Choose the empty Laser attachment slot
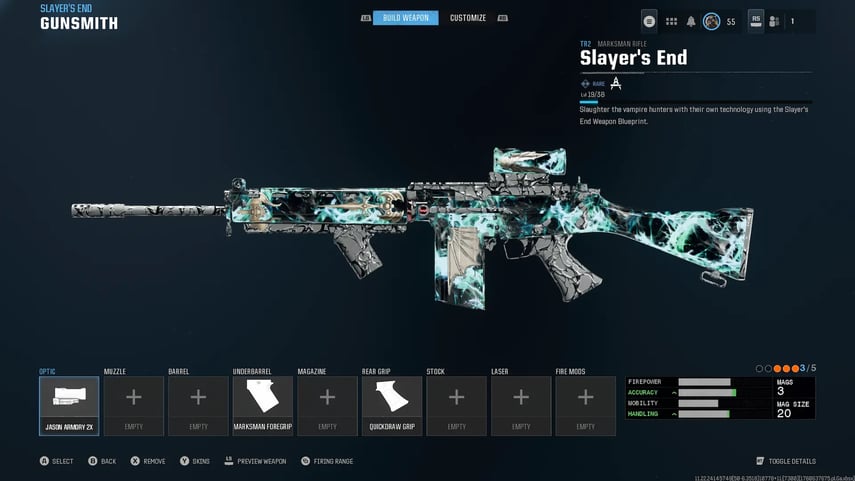Viewport: 855px width, 481px height. (x=520, y=405)
